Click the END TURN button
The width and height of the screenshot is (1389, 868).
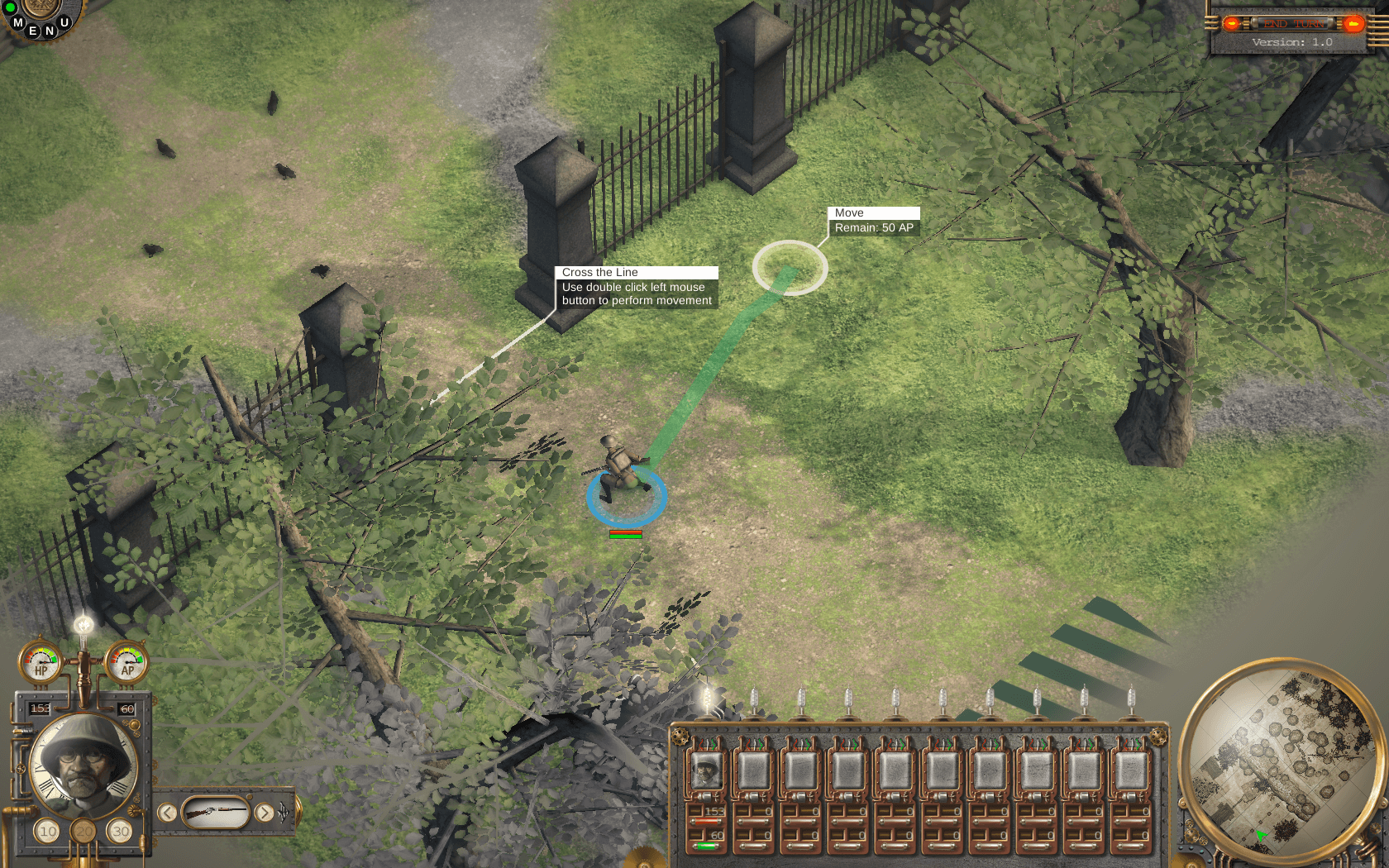coord(1292,23)
